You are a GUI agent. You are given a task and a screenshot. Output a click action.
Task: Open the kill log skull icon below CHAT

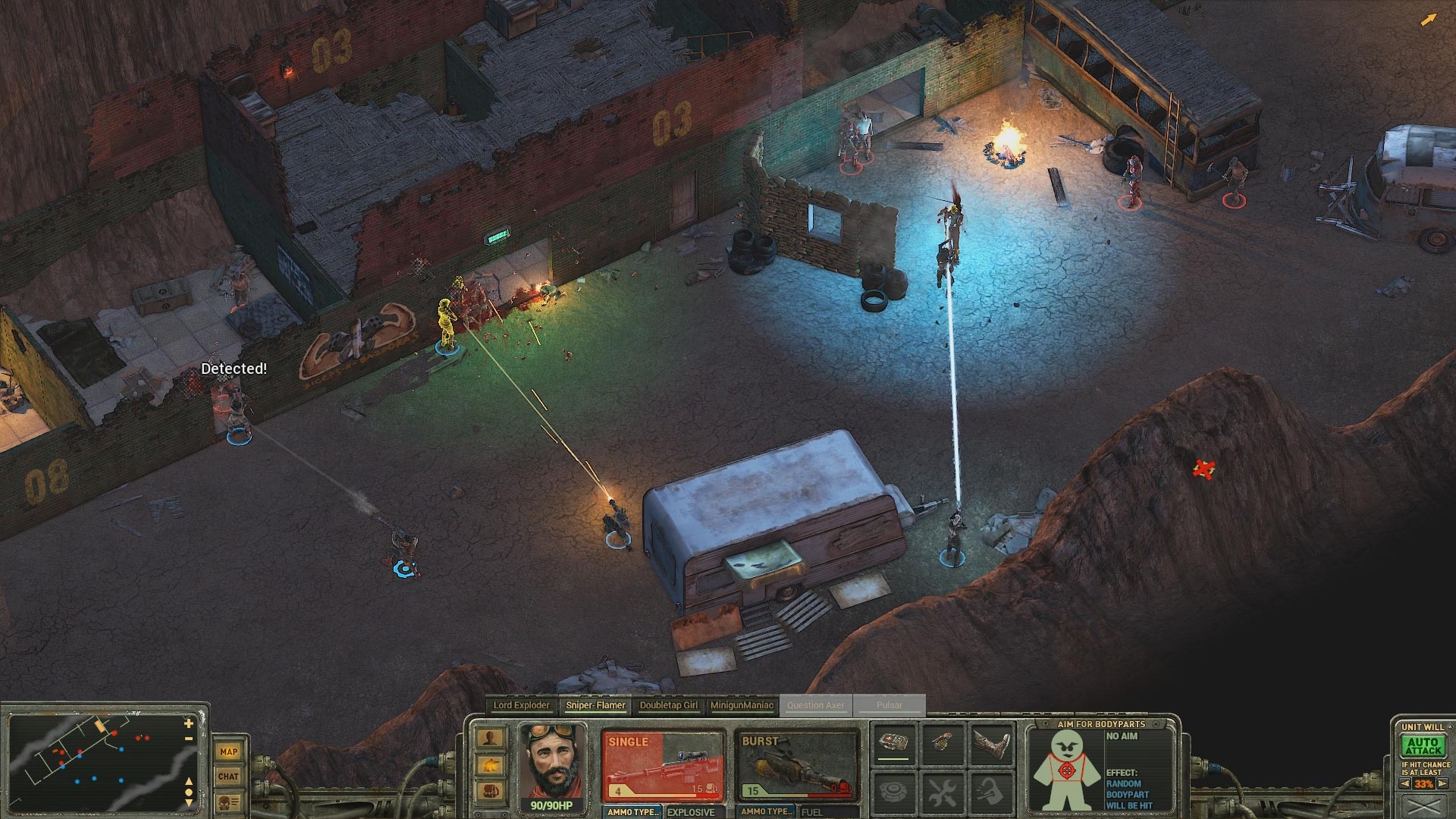tap(228, 802)
